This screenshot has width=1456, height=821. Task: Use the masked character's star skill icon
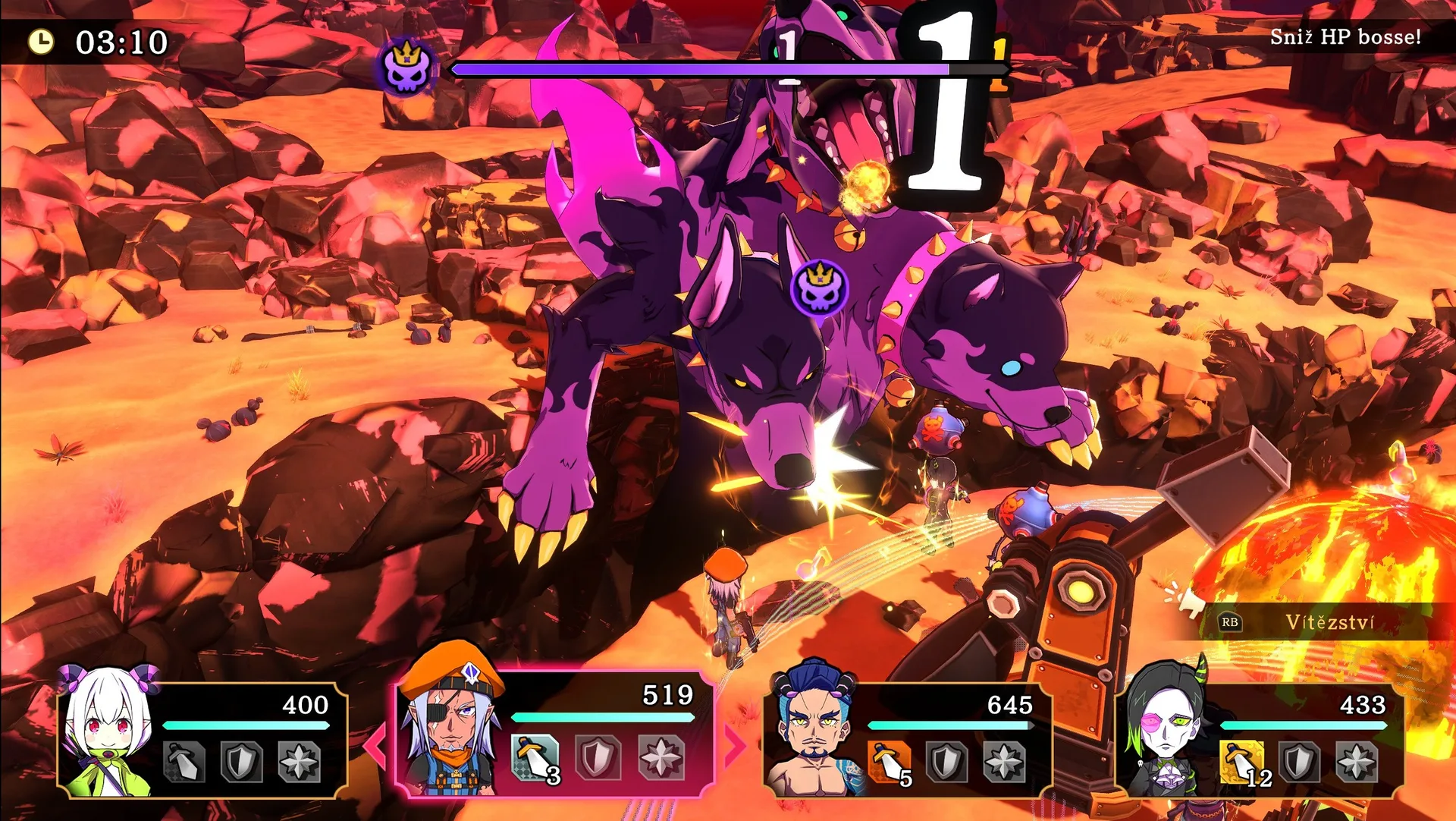coord(1357,762)
